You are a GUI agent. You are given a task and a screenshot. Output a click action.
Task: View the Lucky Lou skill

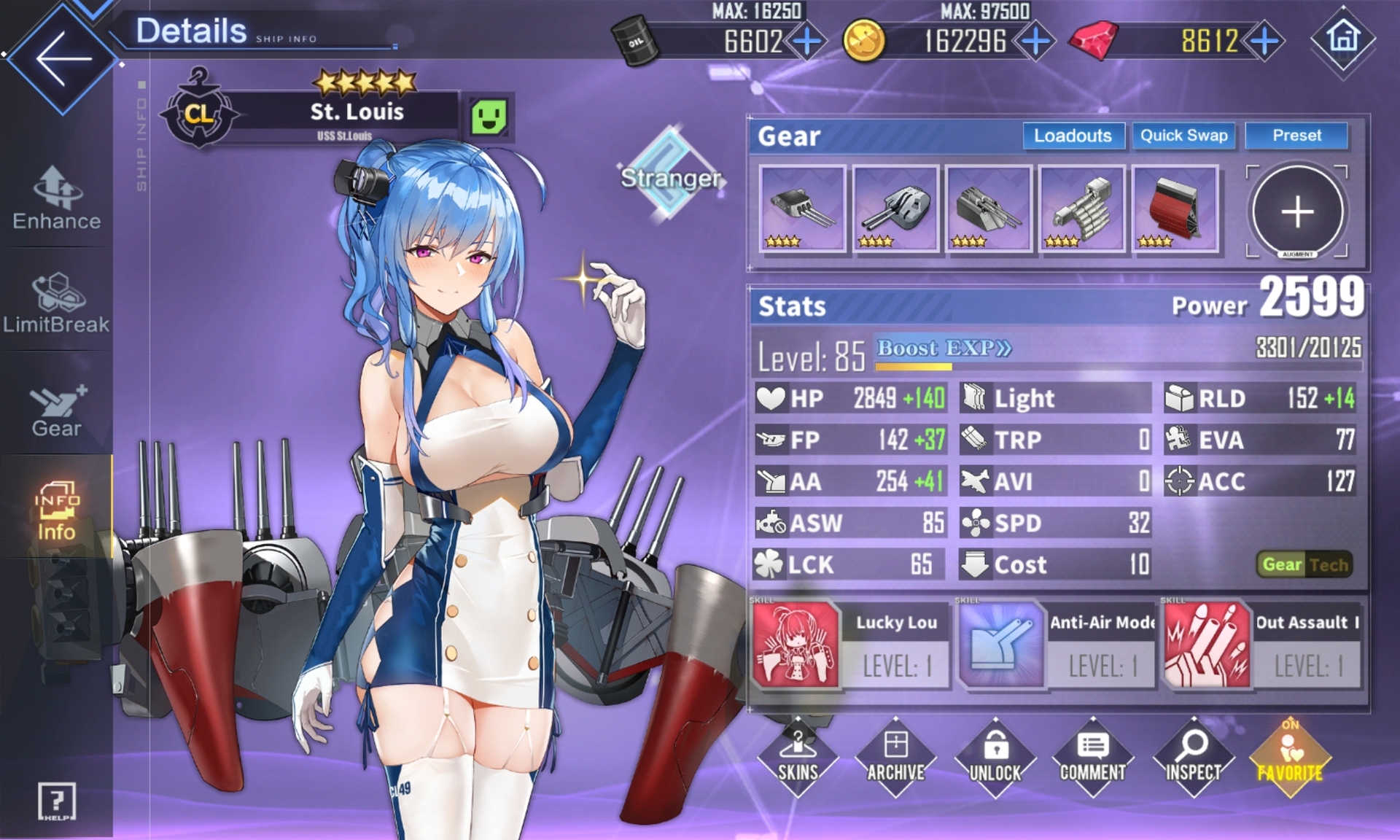point(850,645)
